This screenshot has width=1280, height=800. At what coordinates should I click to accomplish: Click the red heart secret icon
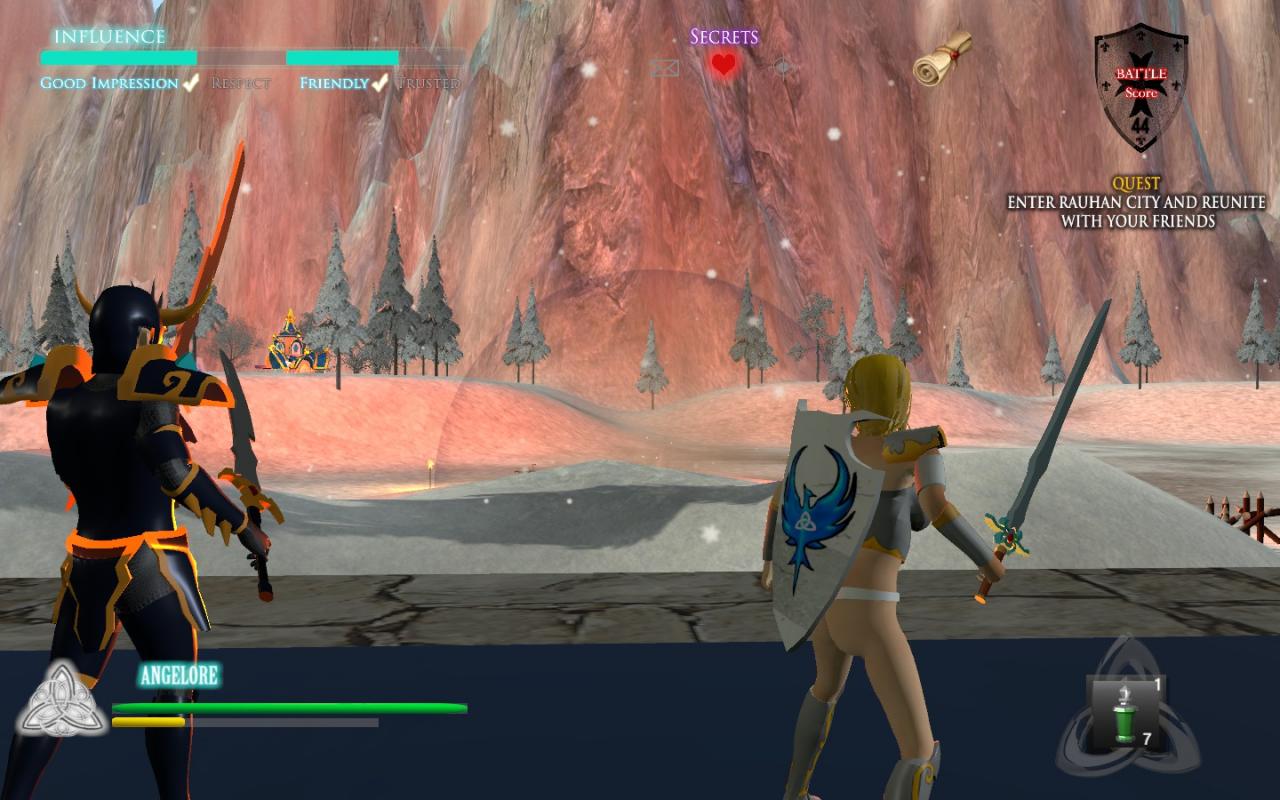click(x=723, y=66)
